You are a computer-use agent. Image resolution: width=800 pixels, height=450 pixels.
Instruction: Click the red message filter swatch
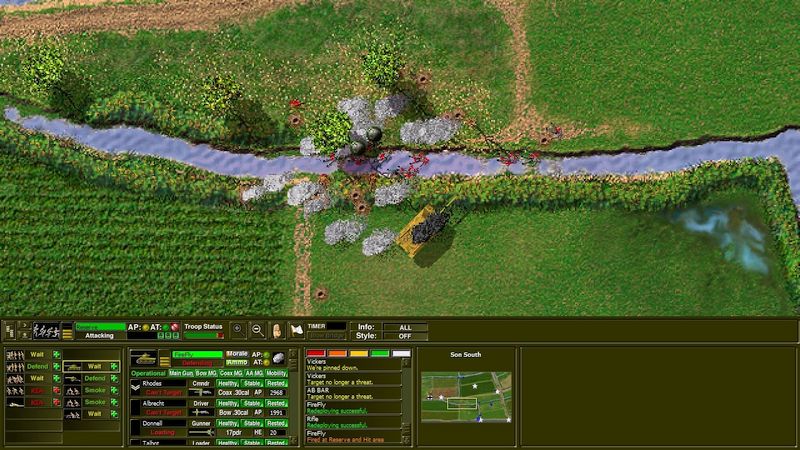pyautogui.click(x=316, y=353)
